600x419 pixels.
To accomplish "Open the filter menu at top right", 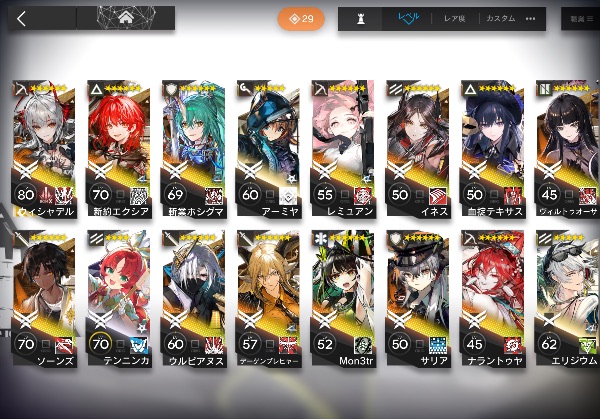I will click(x=580, y=18).
